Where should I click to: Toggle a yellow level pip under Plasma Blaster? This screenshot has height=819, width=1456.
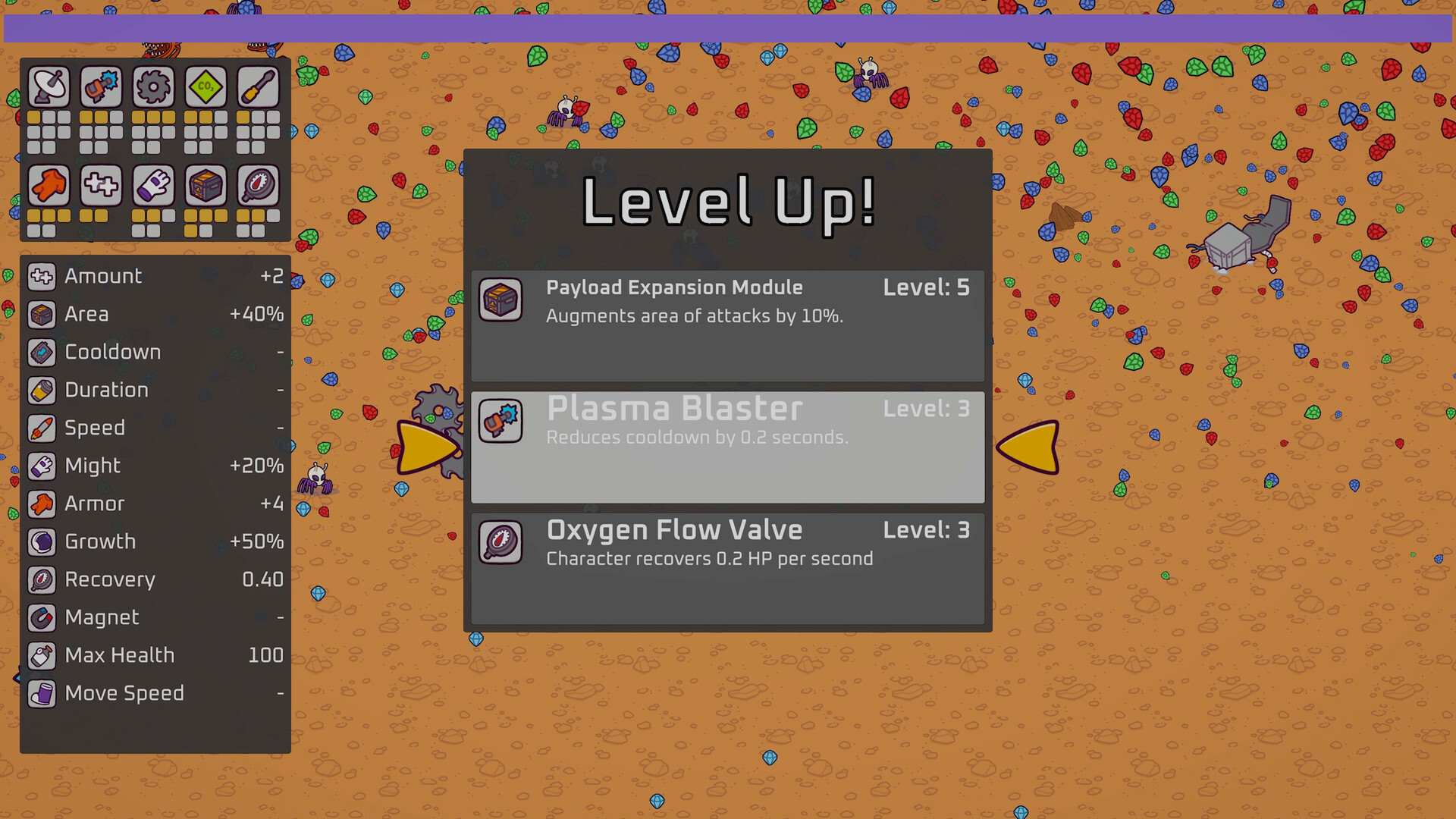pyautogui.click(x=87, y=118)
